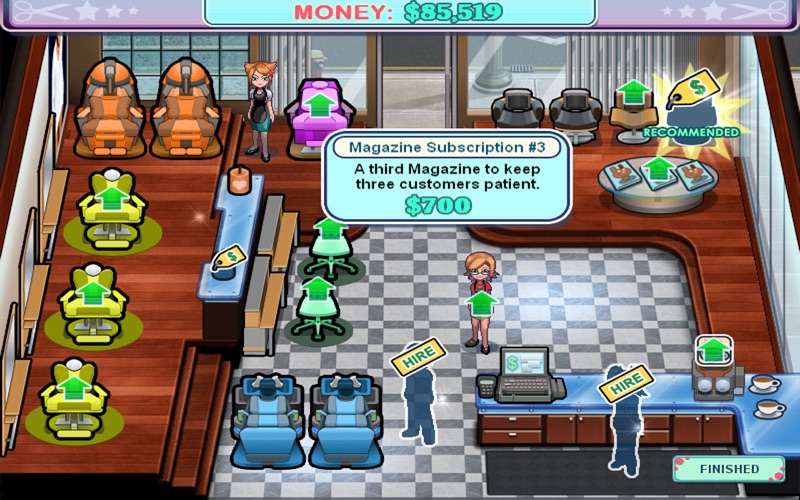The height and width of the screenshot is (500, 800).
Task: Click the FINISHED button
Action: [728, 468]
